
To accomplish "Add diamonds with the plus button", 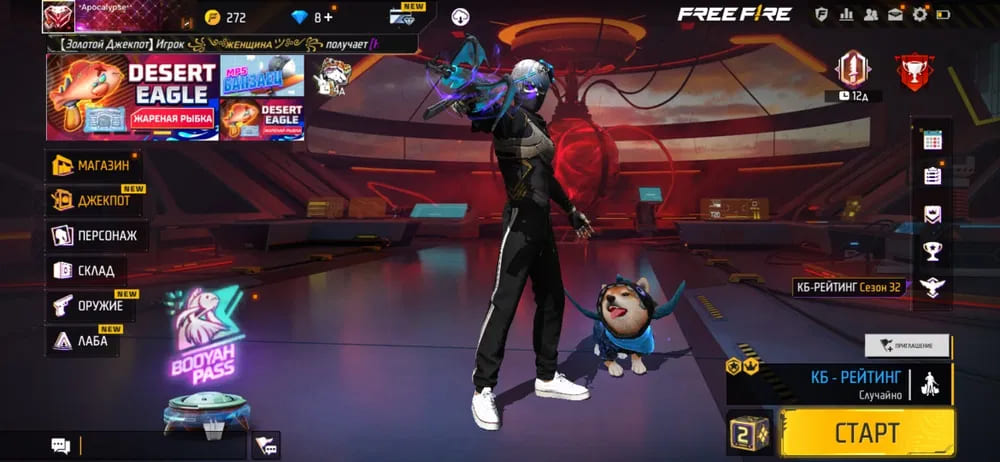I will pos(327,17).
